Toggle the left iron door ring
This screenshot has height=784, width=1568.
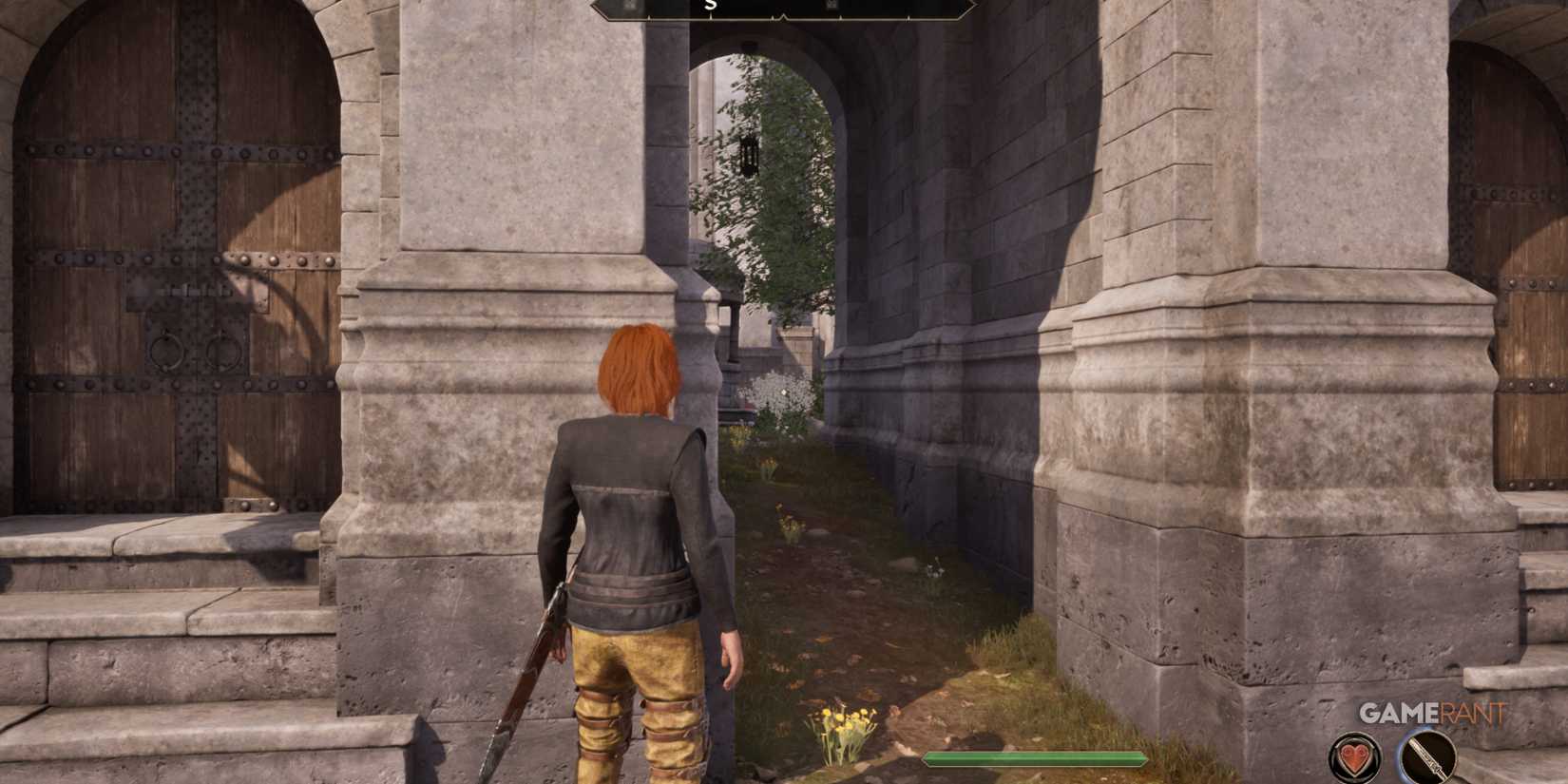pyautogui.click(x=166, y=353)
